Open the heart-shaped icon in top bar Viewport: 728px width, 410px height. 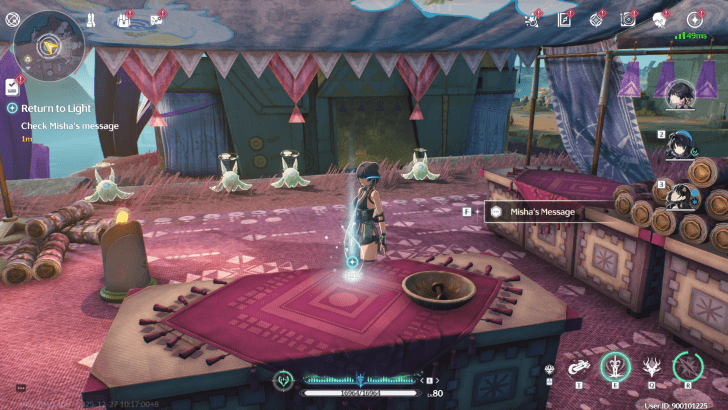pos(660,19)
